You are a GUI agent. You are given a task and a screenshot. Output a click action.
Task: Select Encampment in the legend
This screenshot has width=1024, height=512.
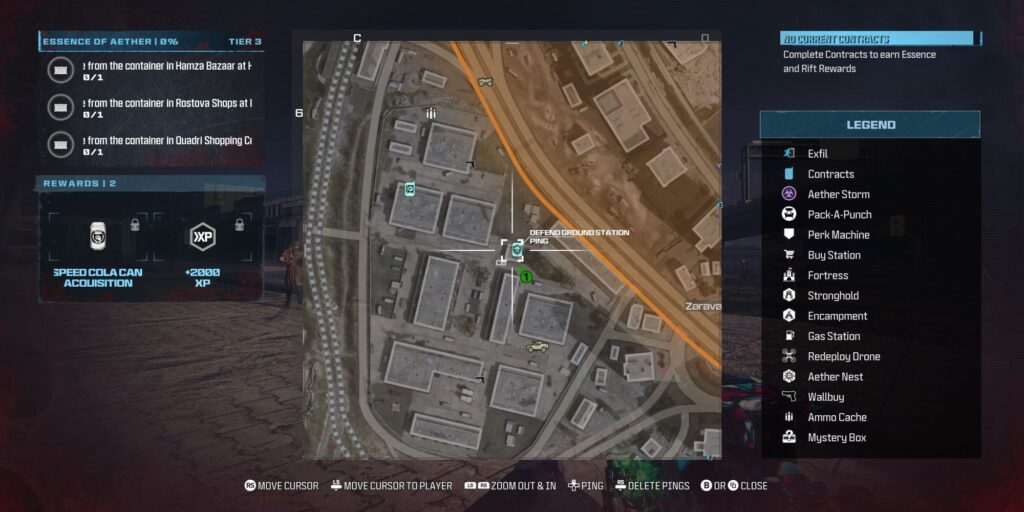837,316
